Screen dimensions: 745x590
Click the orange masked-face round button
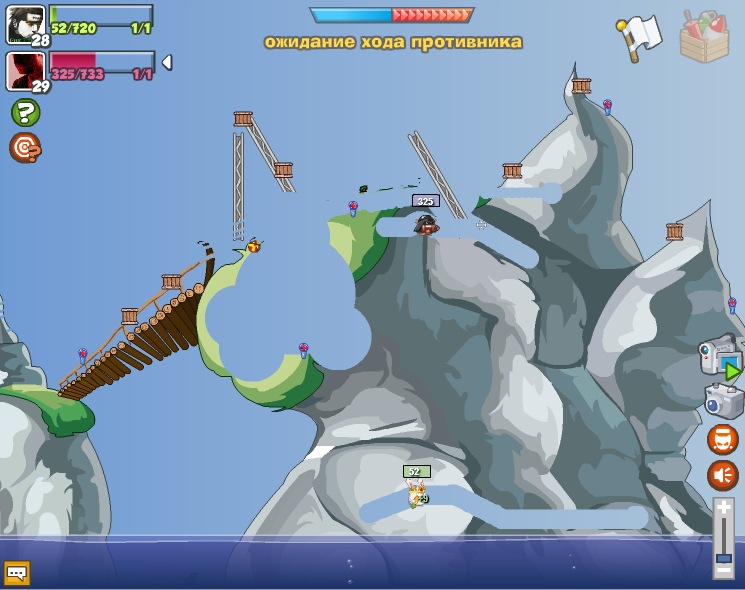click(723, 439)
